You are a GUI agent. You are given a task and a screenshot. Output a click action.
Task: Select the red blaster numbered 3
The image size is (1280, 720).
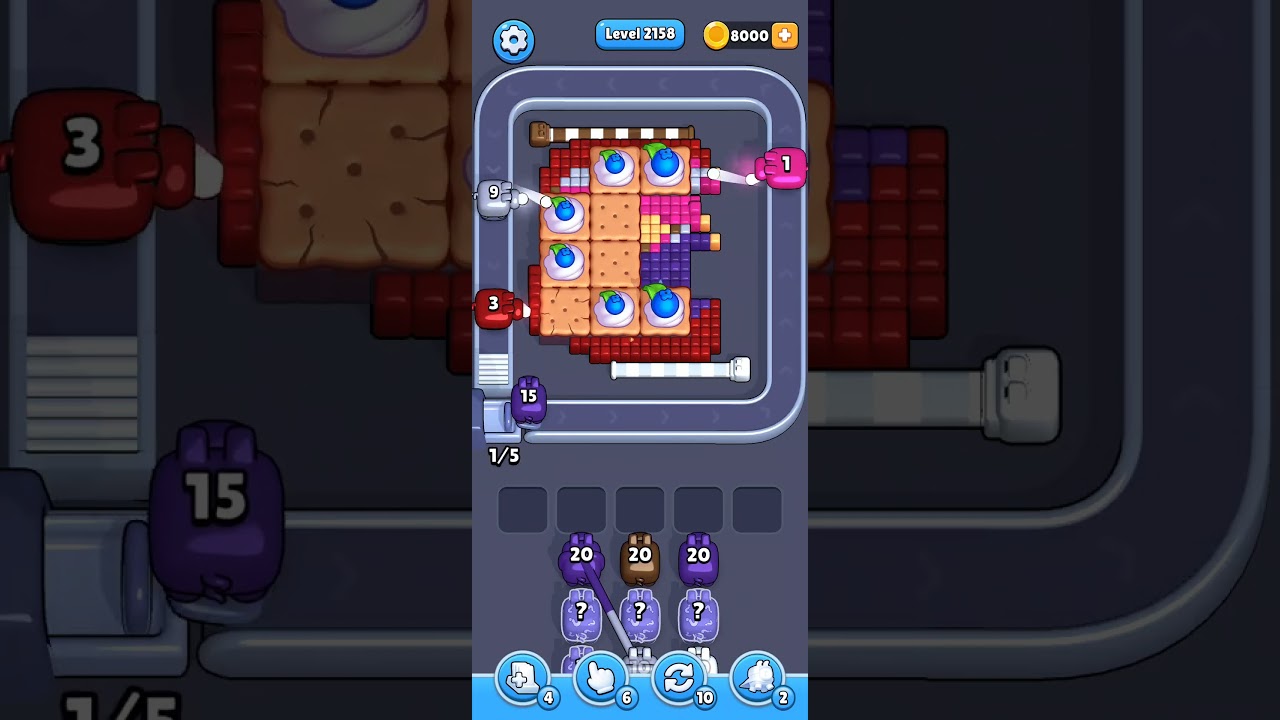493,303
